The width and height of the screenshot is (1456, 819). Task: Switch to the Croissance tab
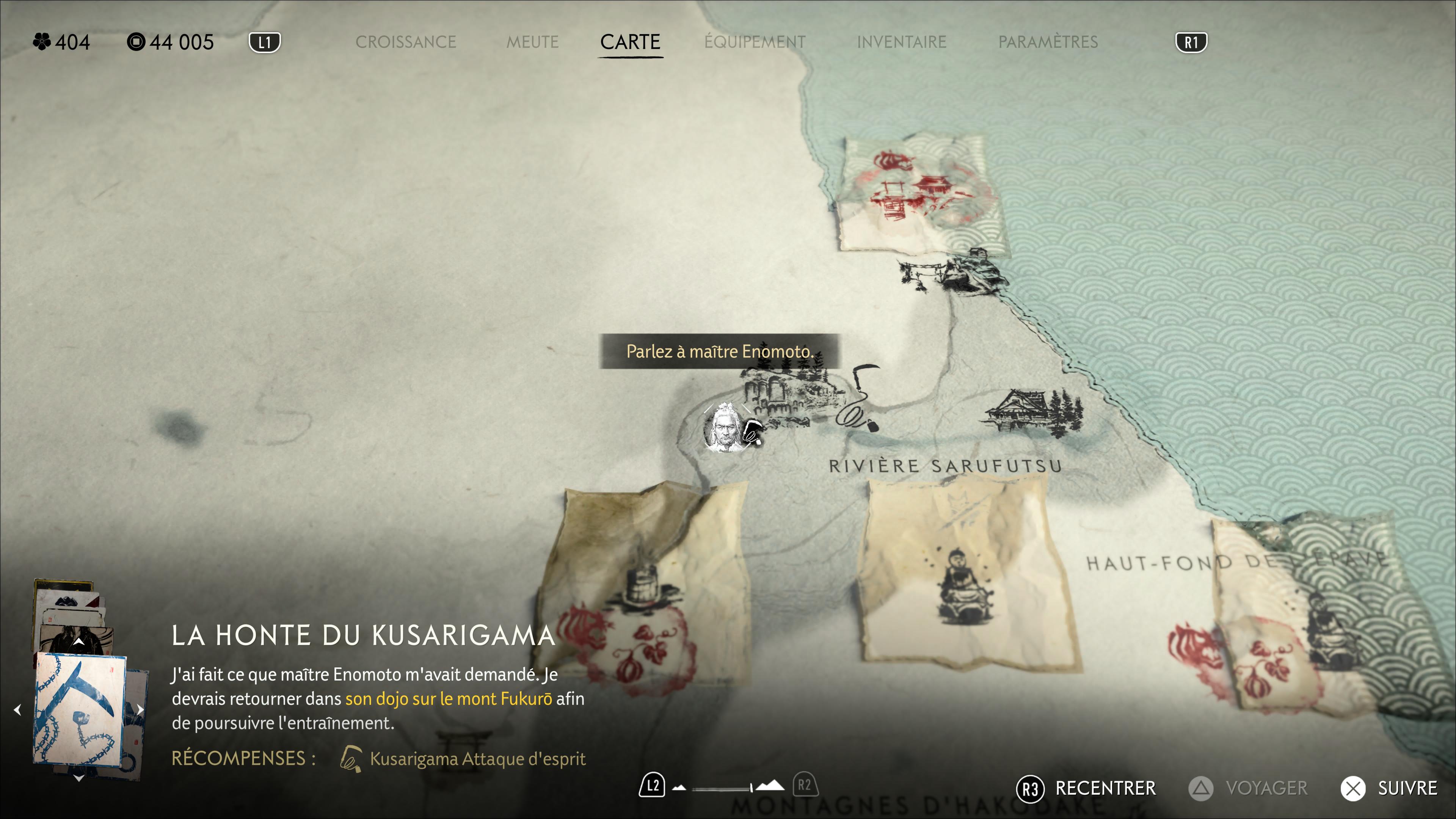pyautogui.click(x=405, y=42)
